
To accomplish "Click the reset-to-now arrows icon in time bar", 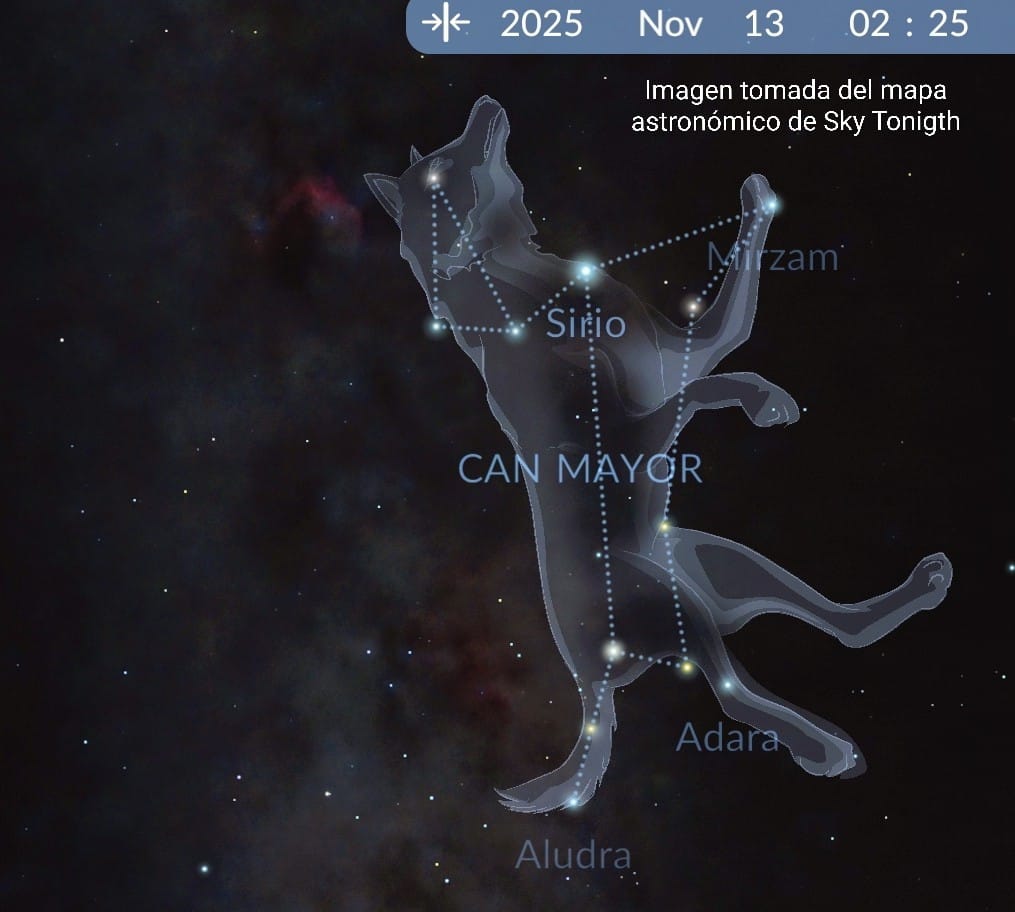I will click(446, 23).
